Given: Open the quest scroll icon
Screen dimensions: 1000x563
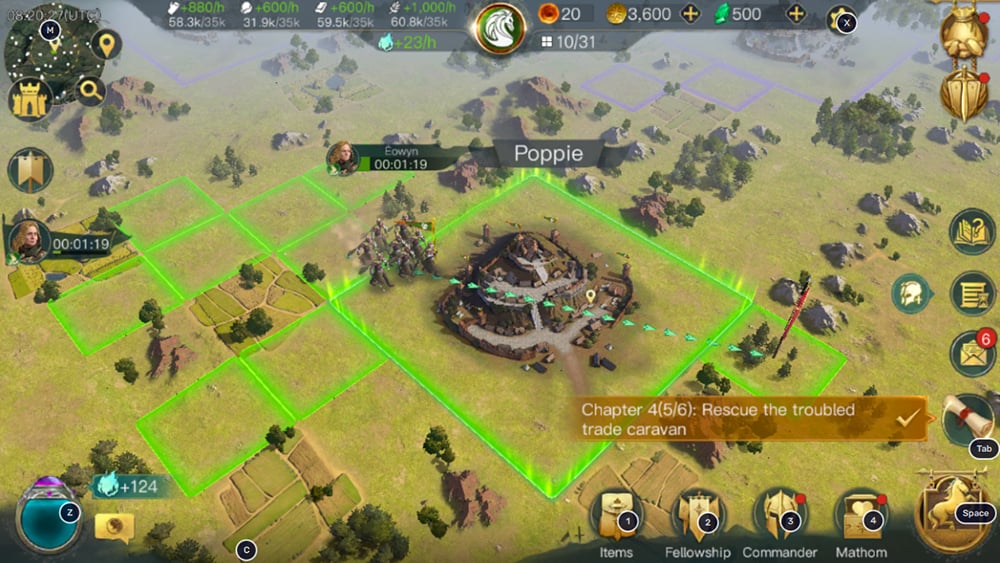Looking at the screenshot, I should click(x=968, y=418).
